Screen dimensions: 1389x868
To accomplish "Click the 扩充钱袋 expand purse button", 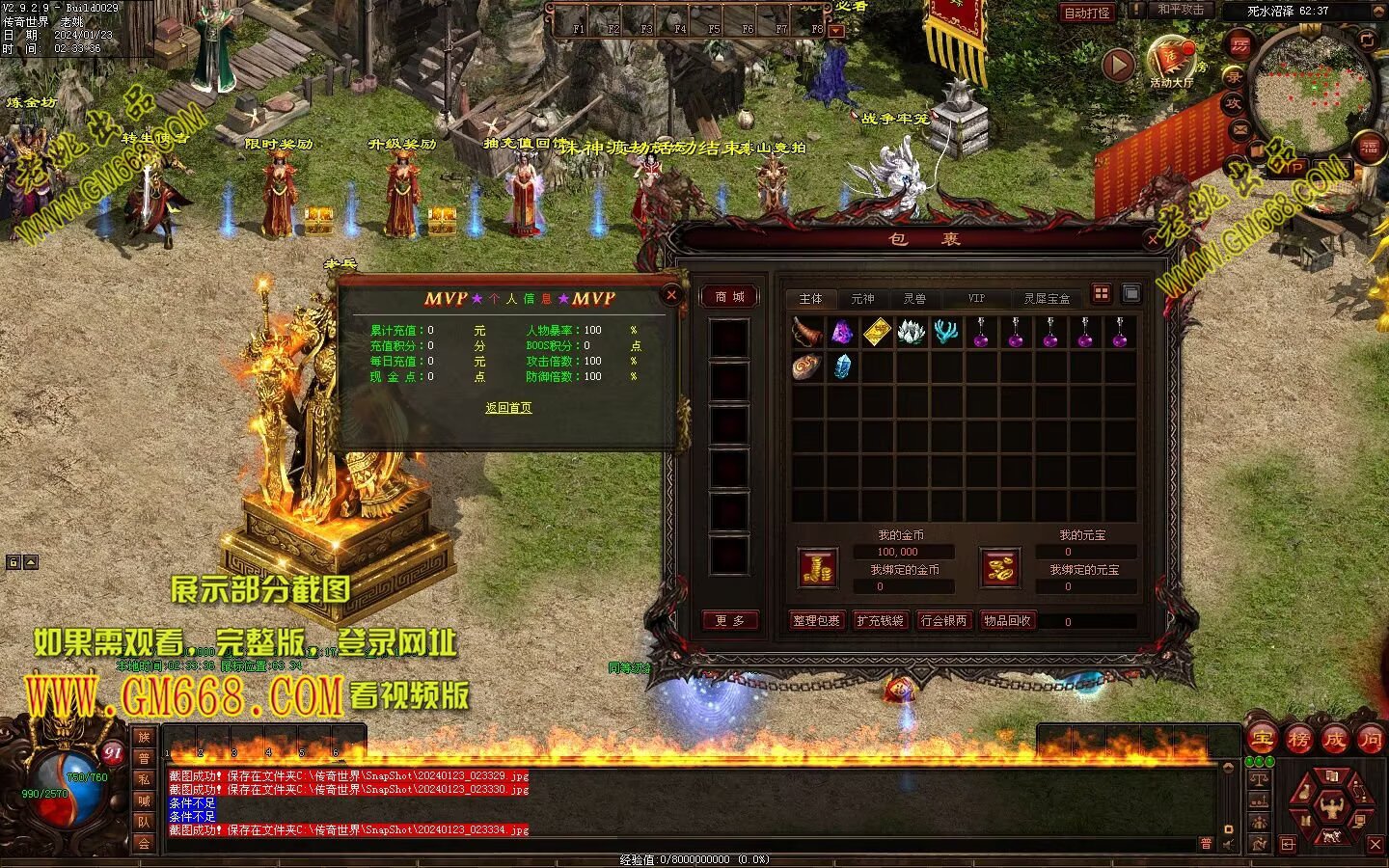I will pos(880,620).
